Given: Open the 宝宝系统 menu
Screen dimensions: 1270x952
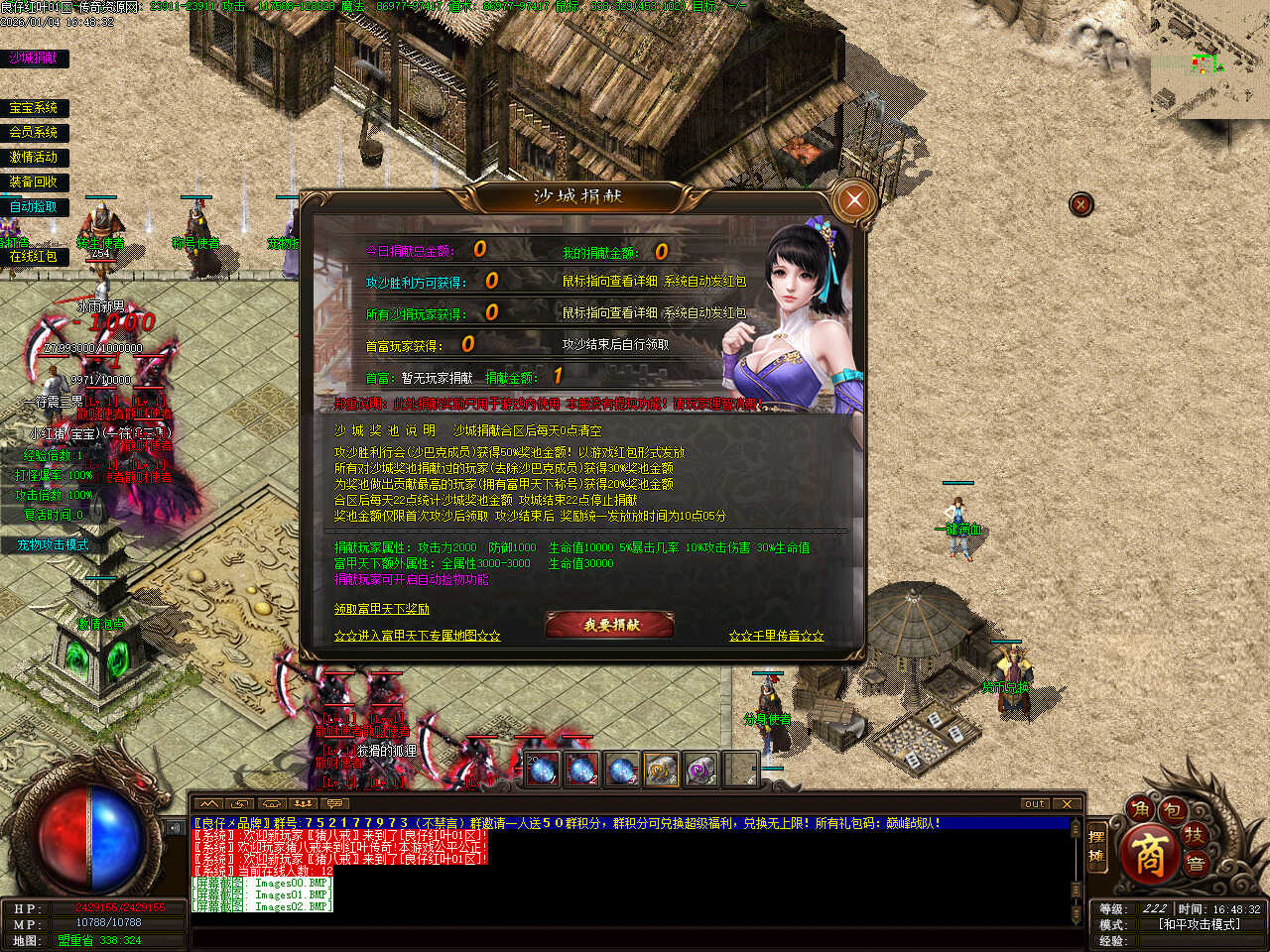Looking at the screenshot, I should [34, 108].
